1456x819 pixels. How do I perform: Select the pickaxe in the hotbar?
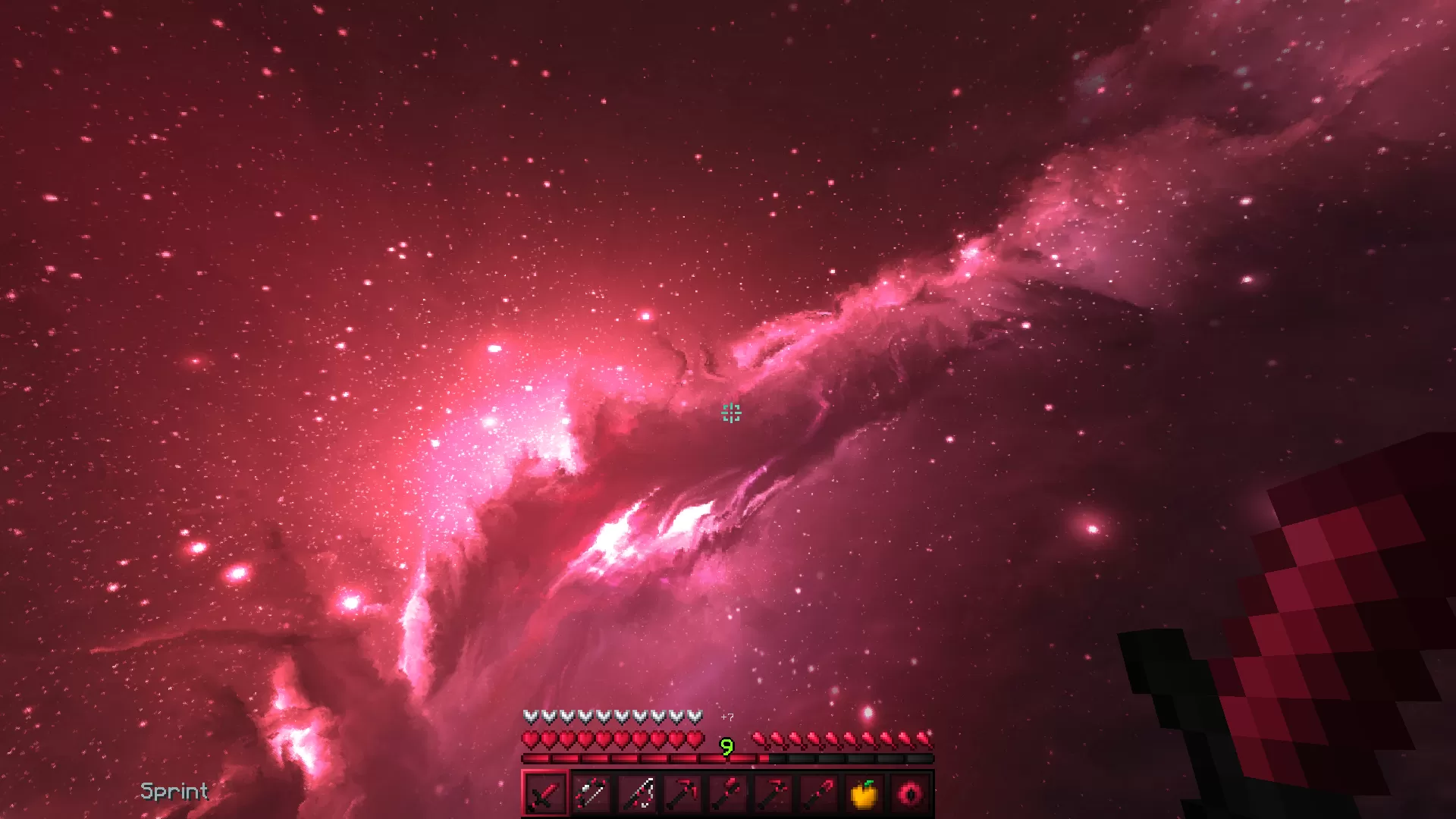[x=683, y=795]
